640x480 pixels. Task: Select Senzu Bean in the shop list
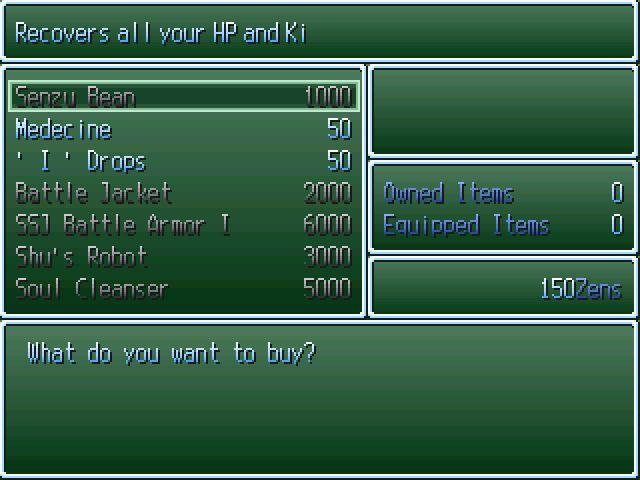[183, 97]
